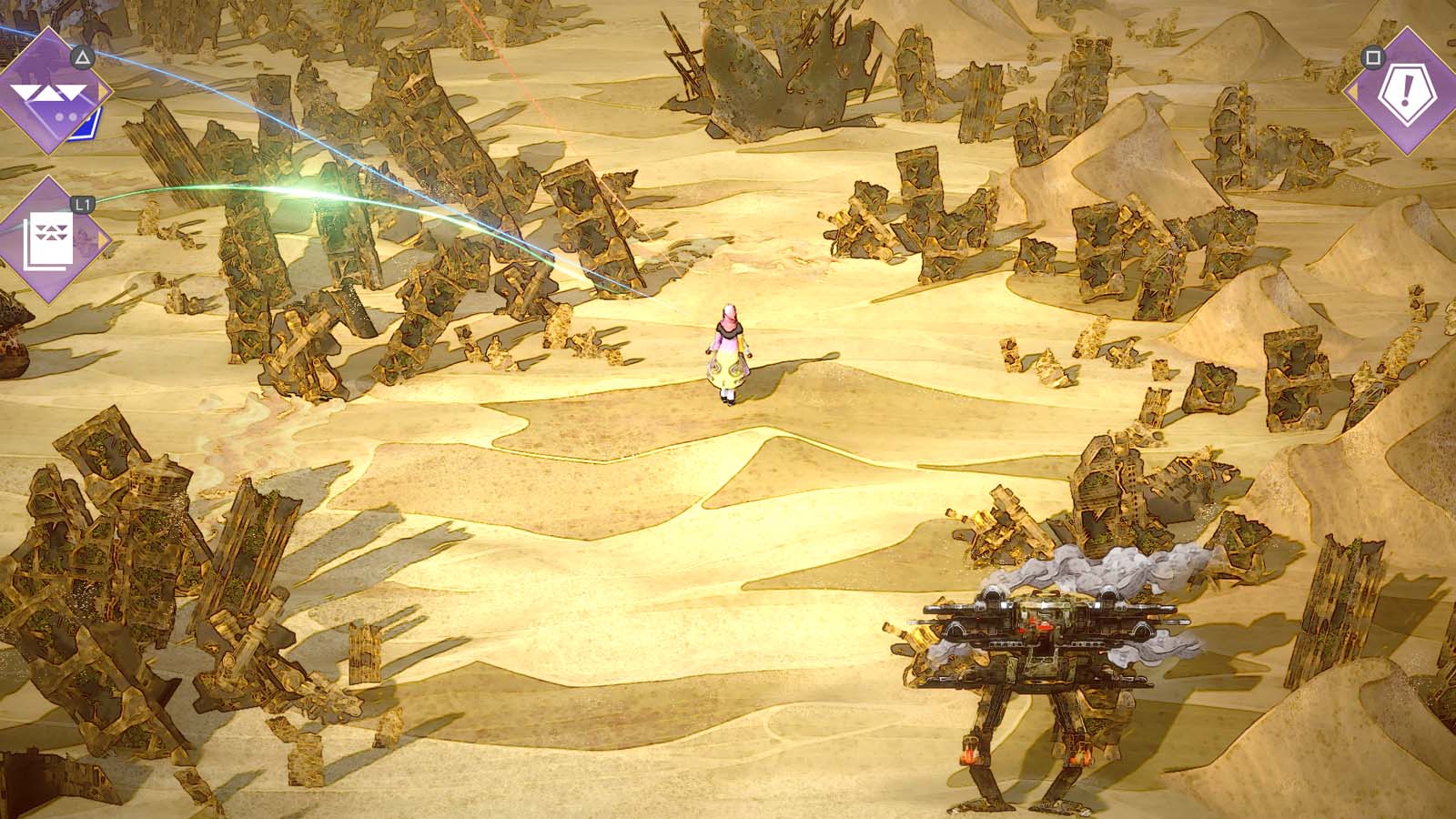Click the circular triangle button prompt
This screenshot has height=819, width=1456.
tap(81, 56)
